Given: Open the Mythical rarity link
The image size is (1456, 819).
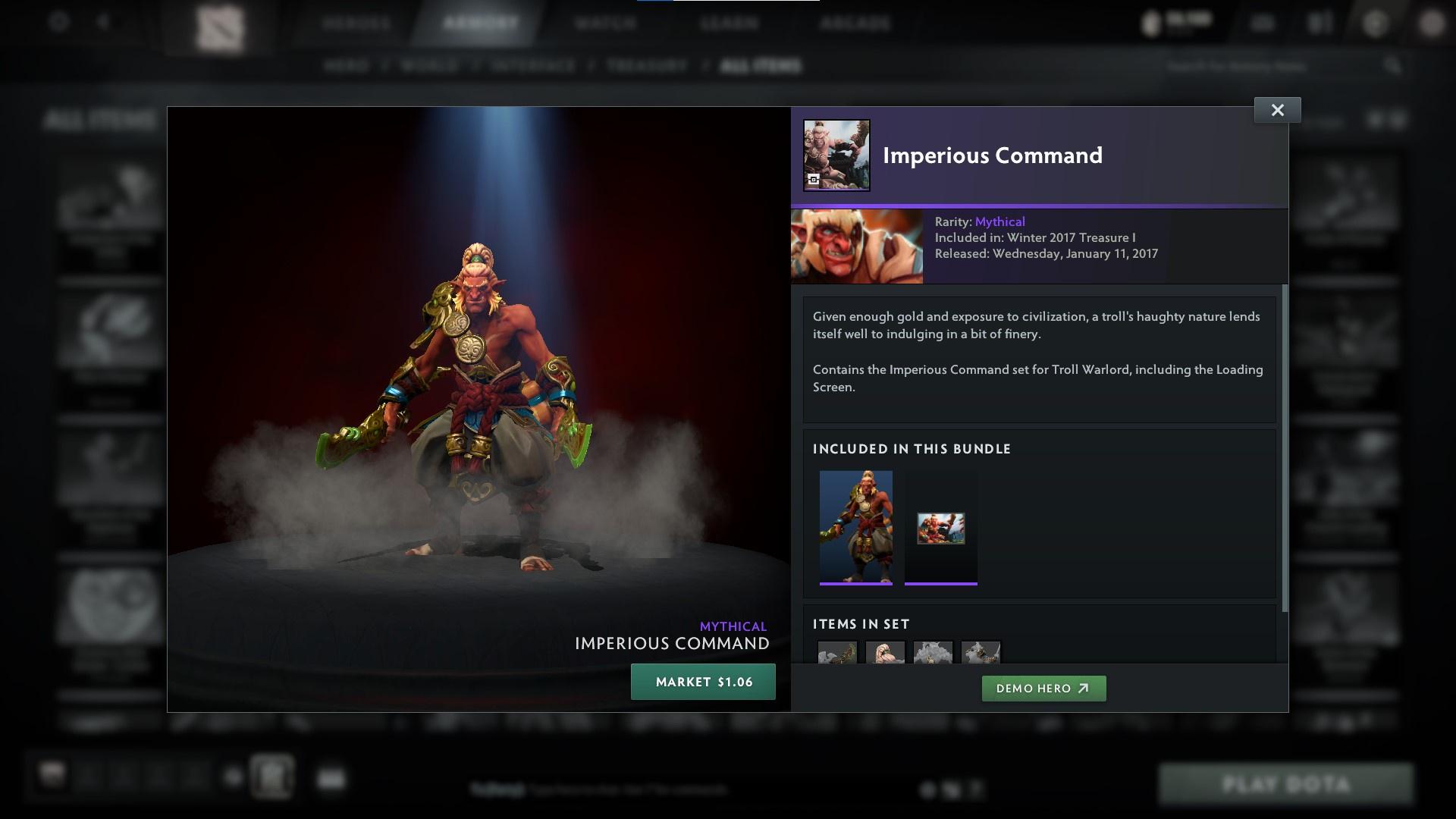Looking at the screenshot, I should click(x=999, y=221).
